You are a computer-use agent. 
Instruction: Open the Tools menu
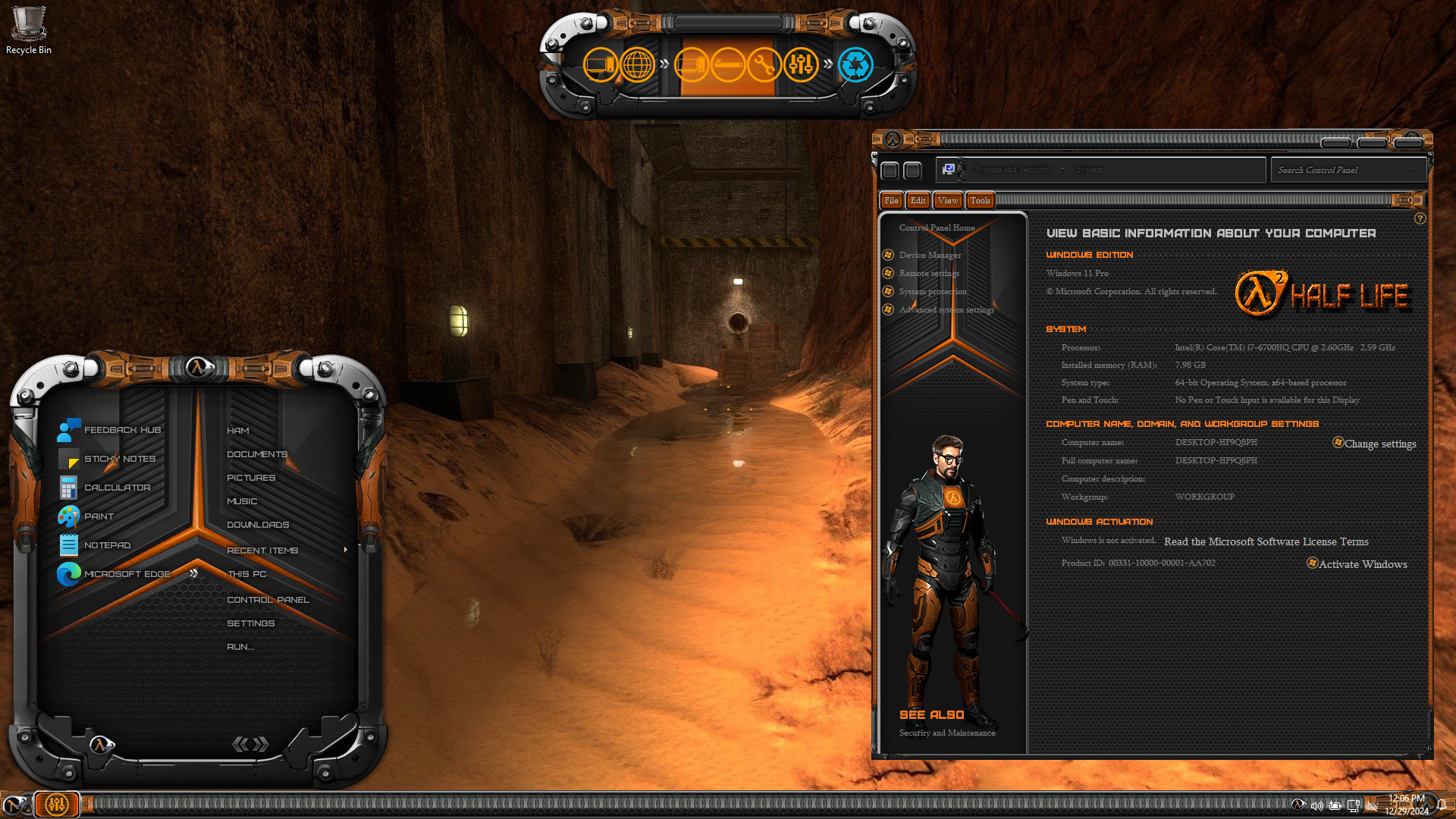[x=980, y=200]
